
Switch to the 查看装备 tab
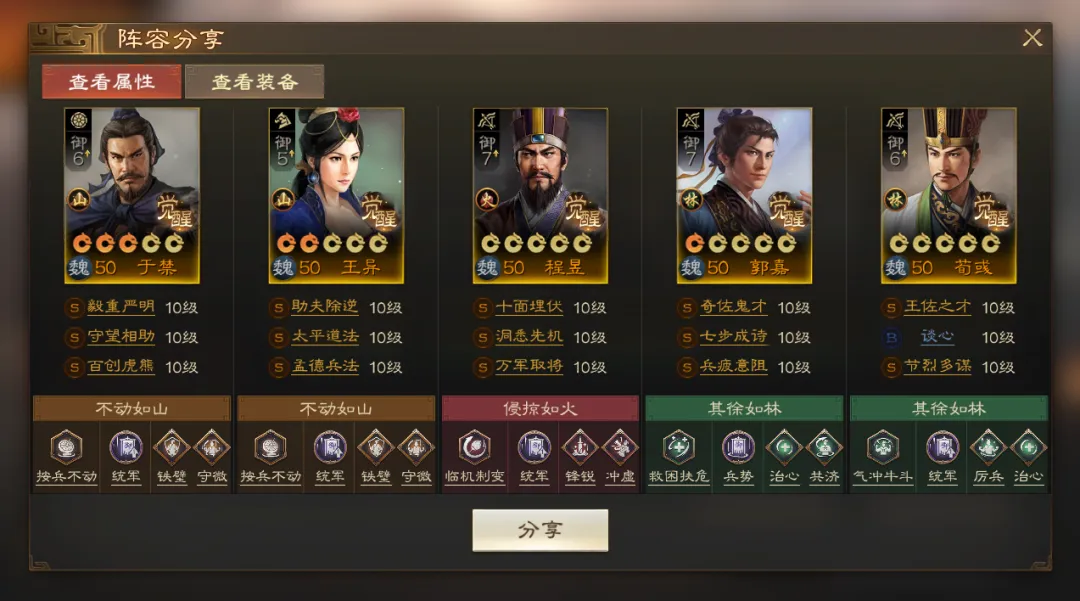(254, 82)
